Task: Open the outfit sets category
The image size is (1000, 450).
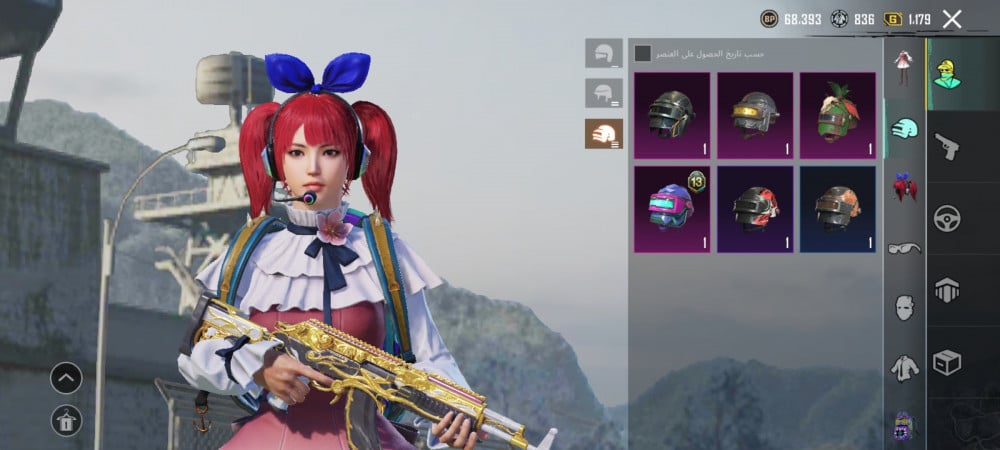Action: point(904,67)
